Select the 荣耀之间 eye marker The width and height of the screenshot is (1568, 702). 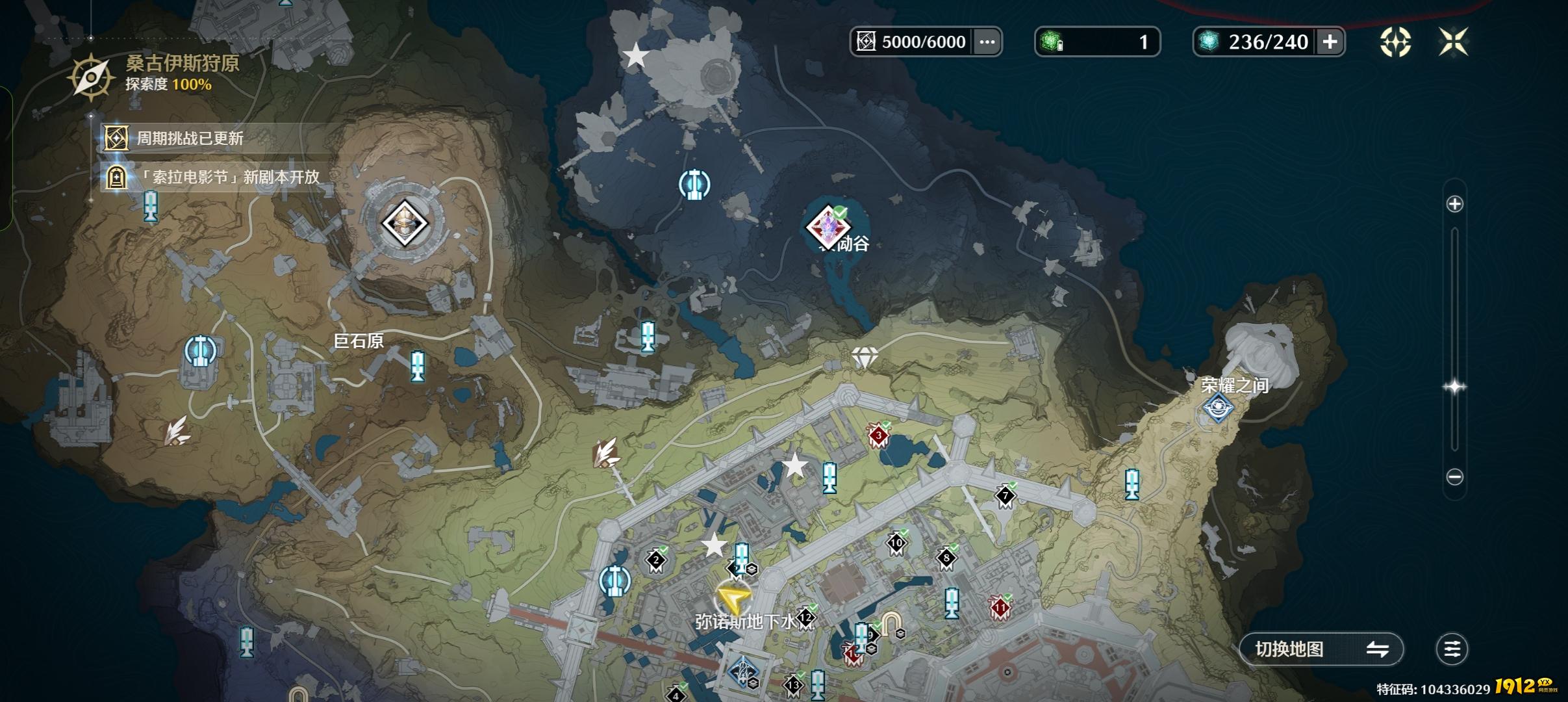1218,408
